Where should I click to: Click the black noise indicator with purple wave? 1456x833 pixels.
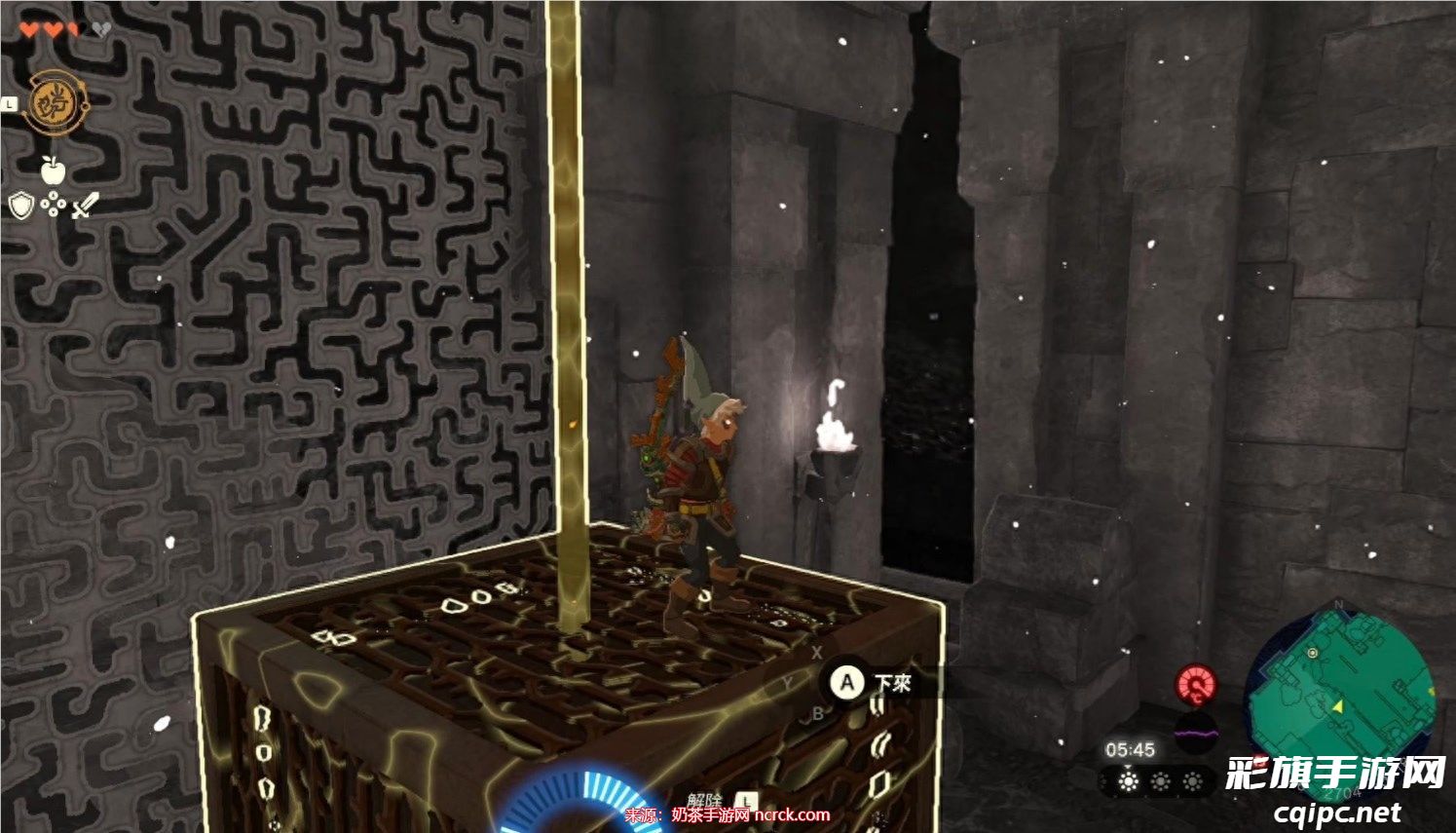pyautogui.click(x=1196, y=729)
